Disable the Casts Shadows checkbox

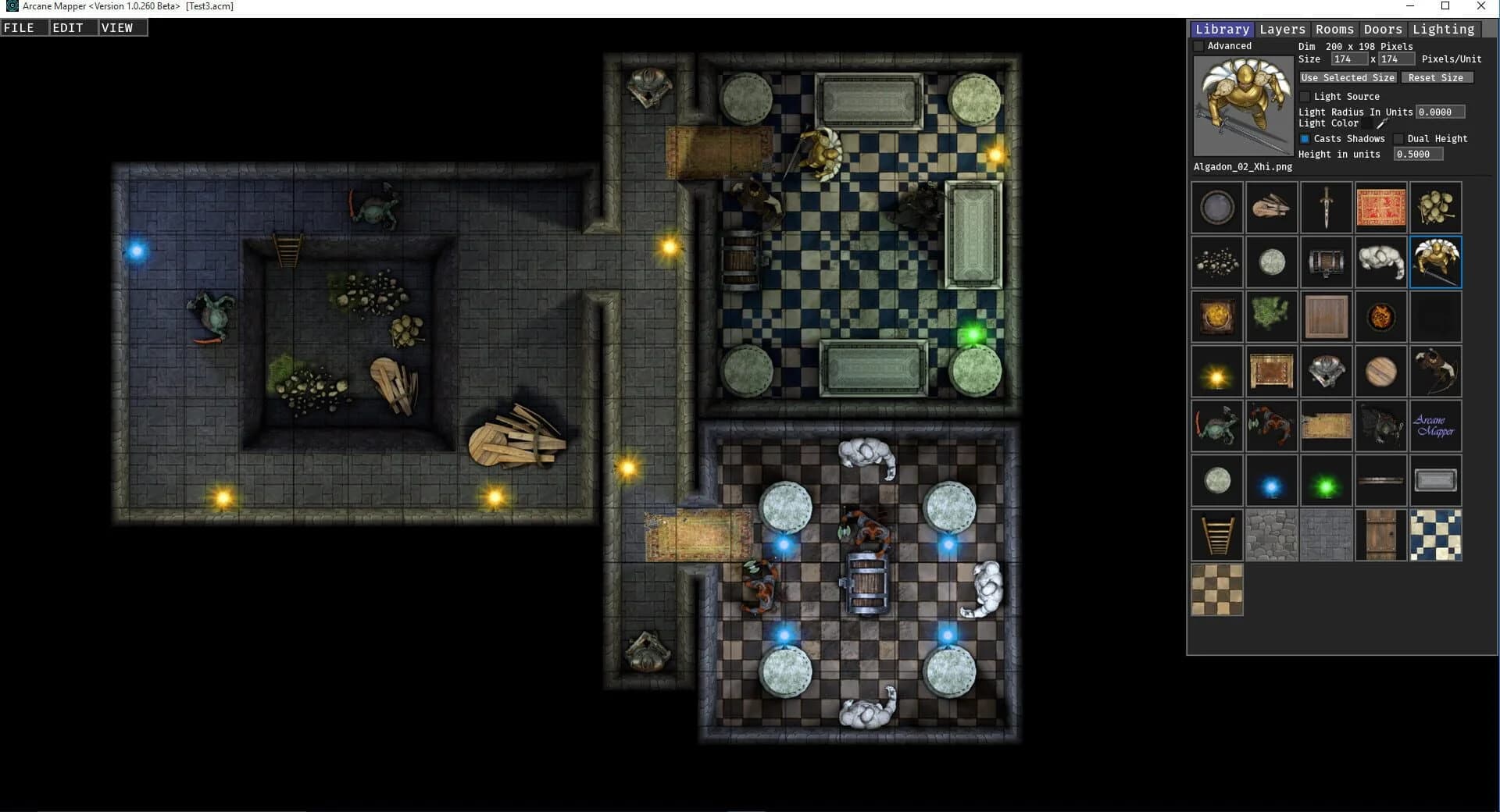point(1305,138)
